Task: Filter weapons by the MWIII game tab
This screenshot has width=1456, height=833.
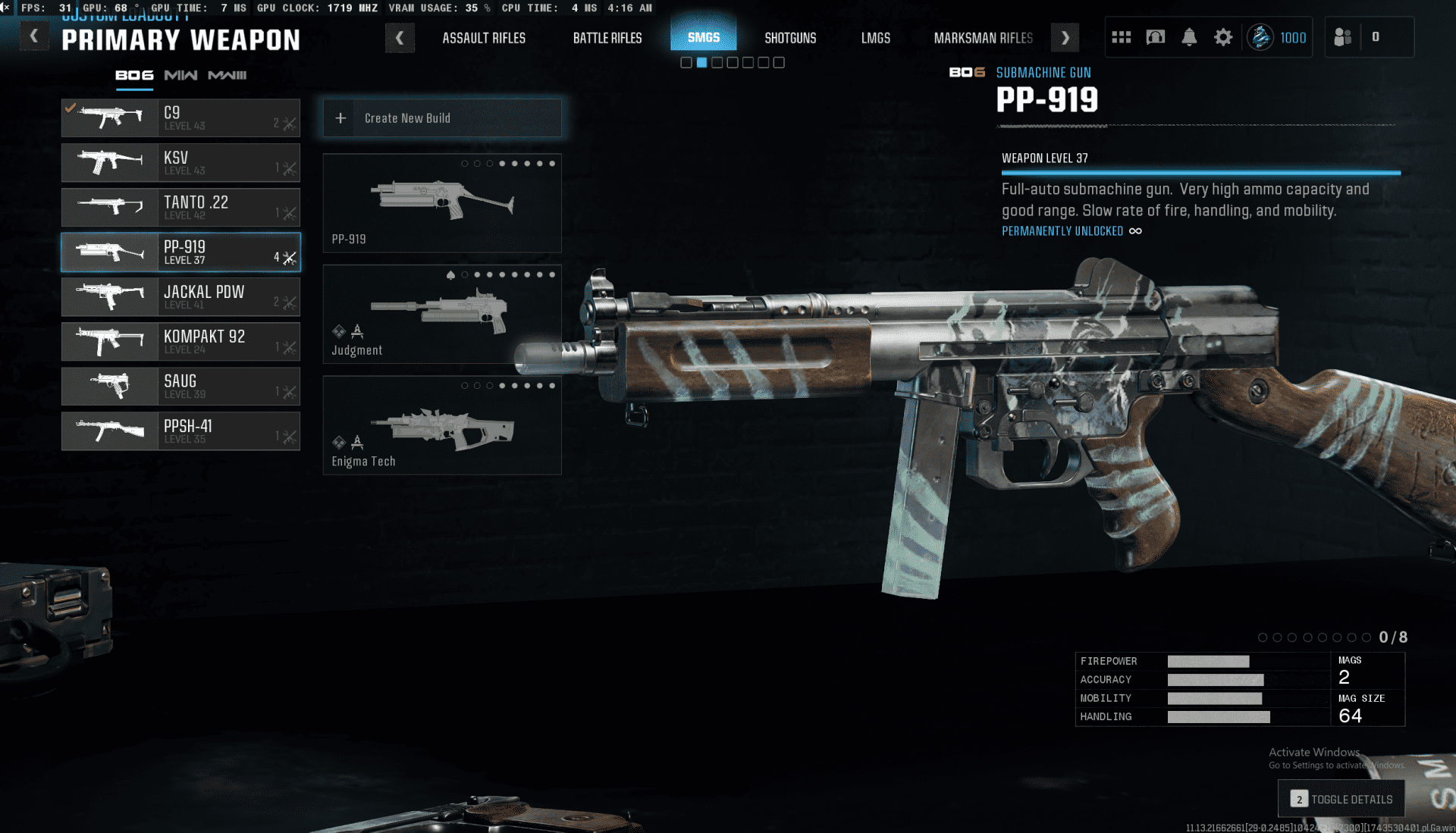Action: point(227,75)
